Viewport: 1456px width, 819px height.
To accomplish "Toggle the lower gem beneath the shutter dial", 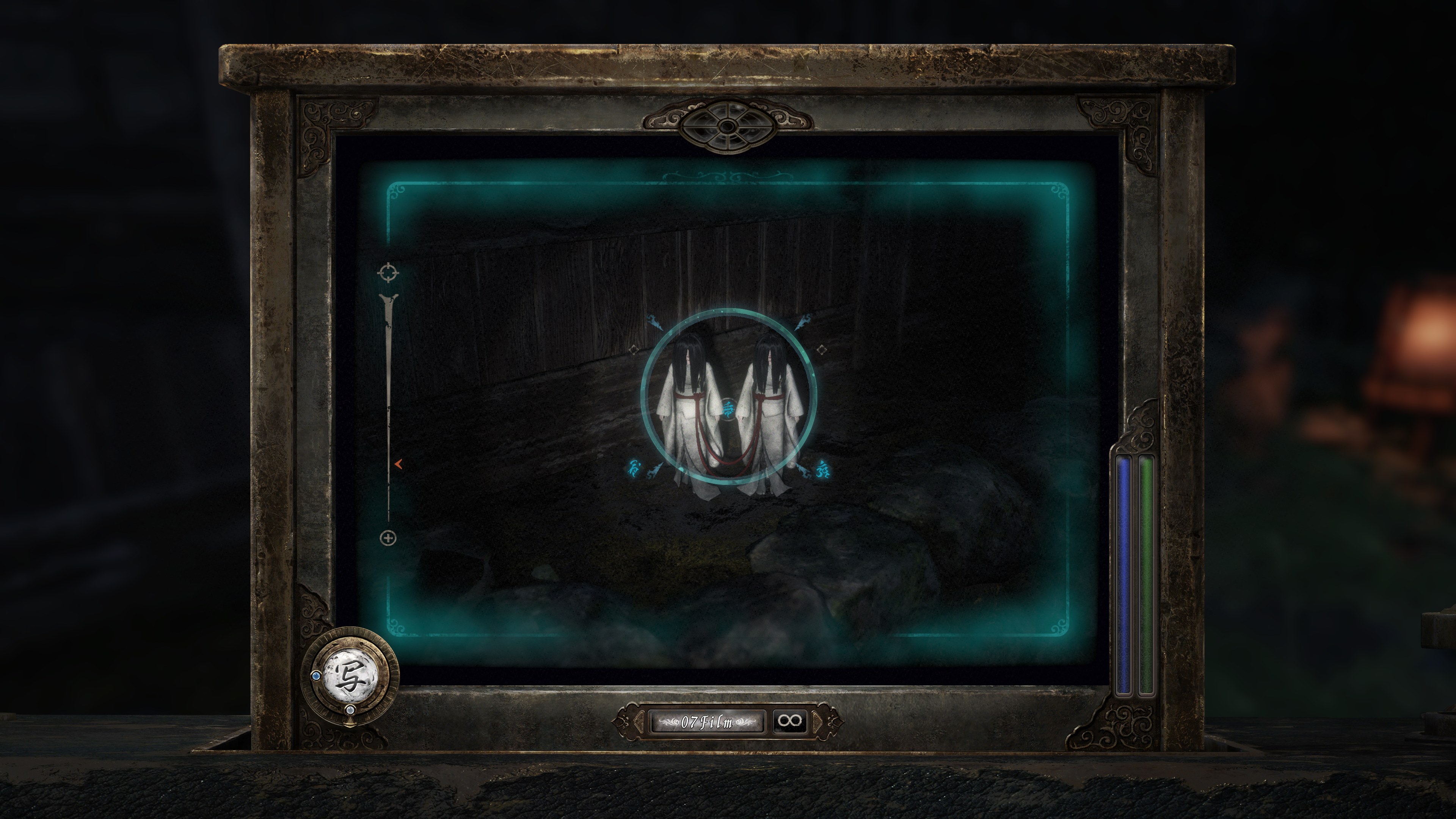I will click(x=351, y=711).
